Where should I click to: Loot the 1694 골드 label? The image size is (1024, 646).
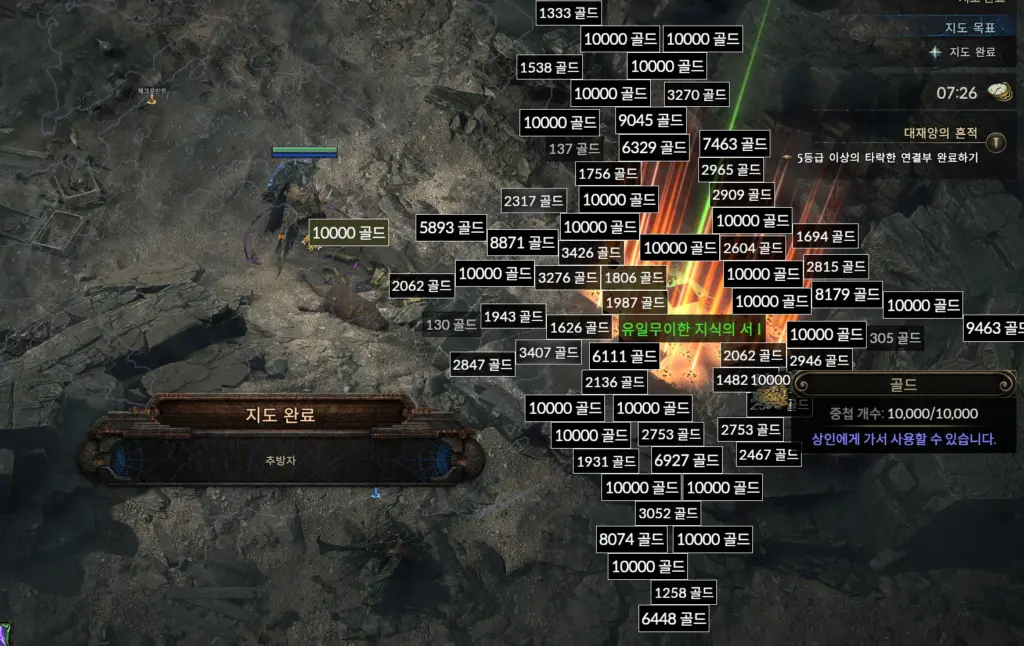(826, 237)
